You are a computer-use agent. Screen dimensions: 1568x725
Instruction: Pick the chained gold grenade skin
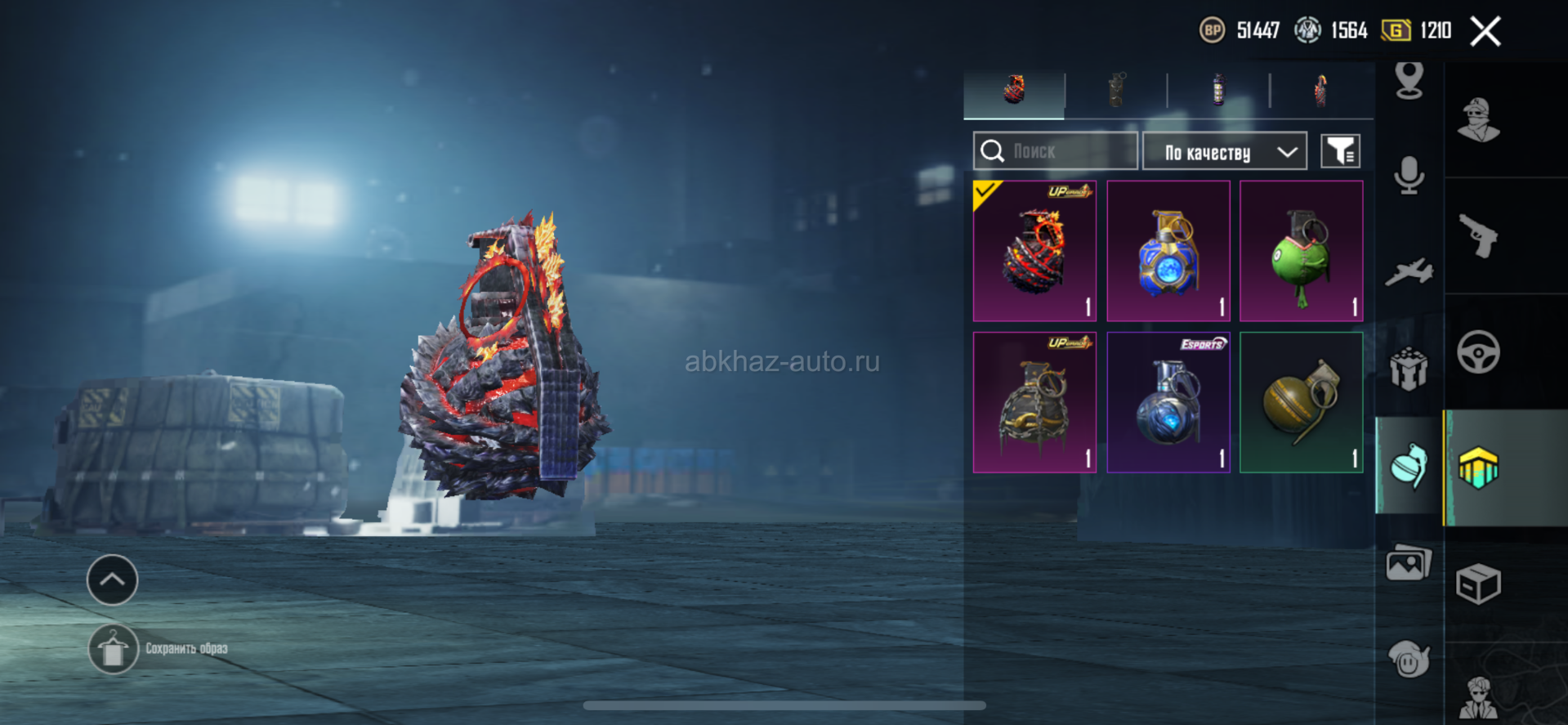(1034, 402)
